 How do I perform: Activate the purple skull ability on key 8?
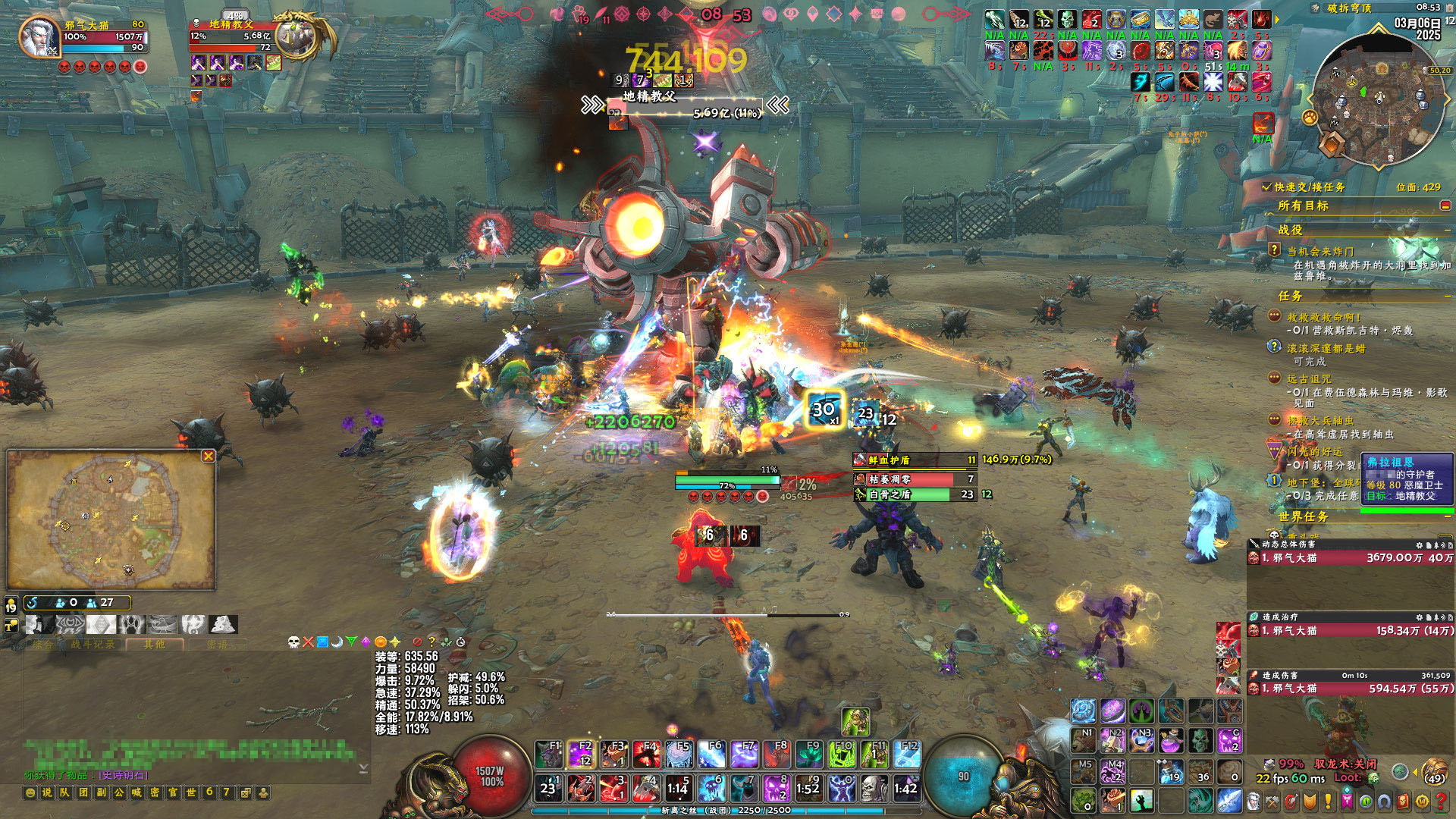tap(776, 789)
